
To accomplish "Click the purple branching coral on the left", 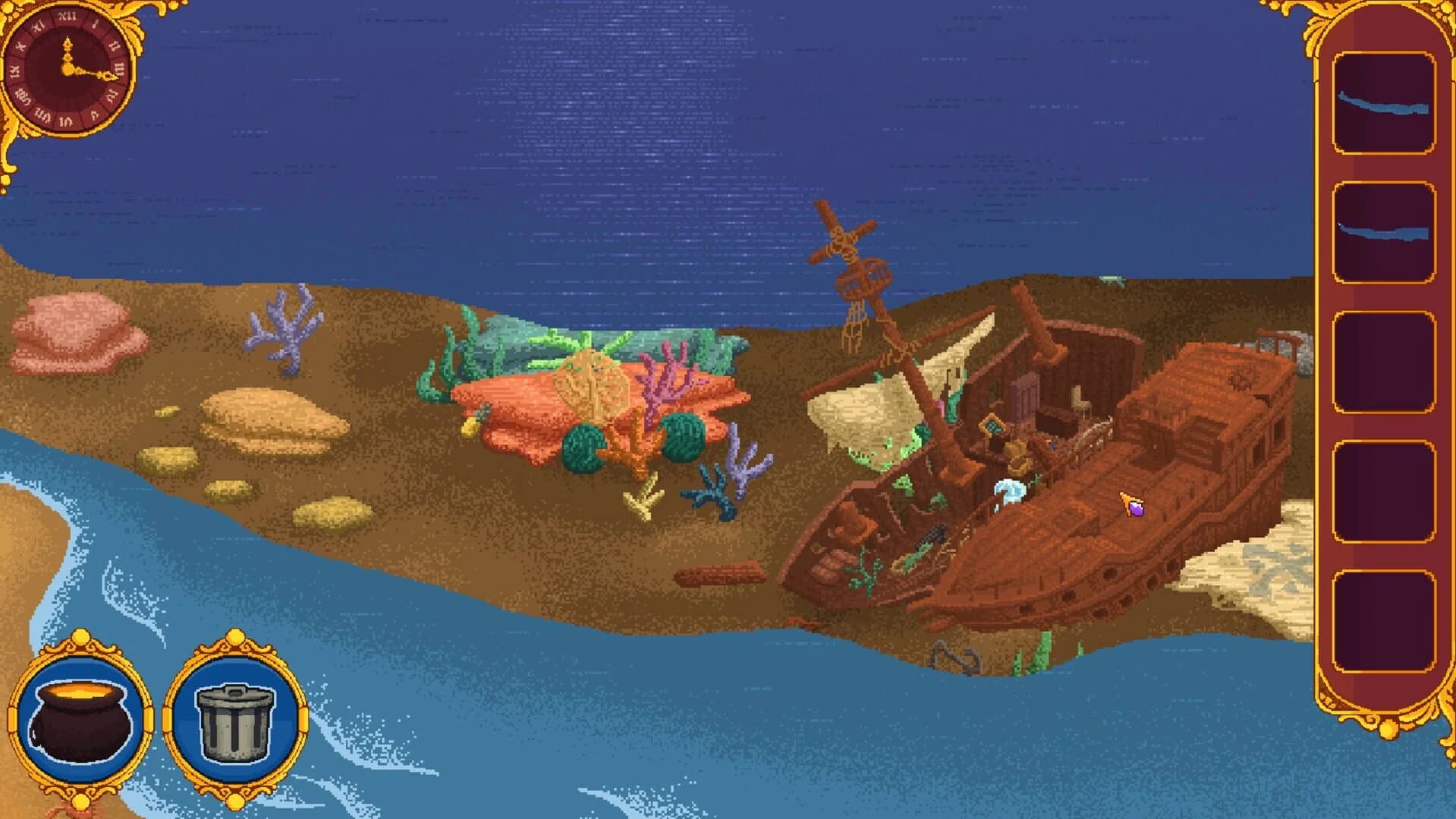I will point(285,334).
